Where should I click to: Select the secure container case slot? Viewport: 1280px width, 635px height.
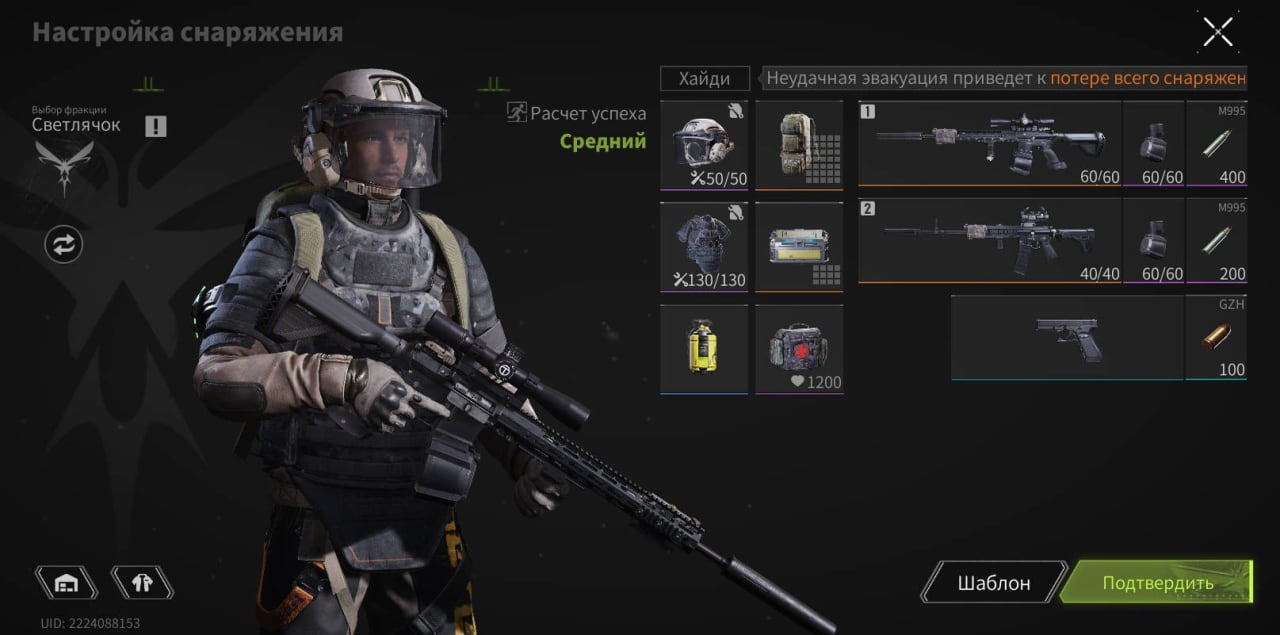tap(799, 246)
